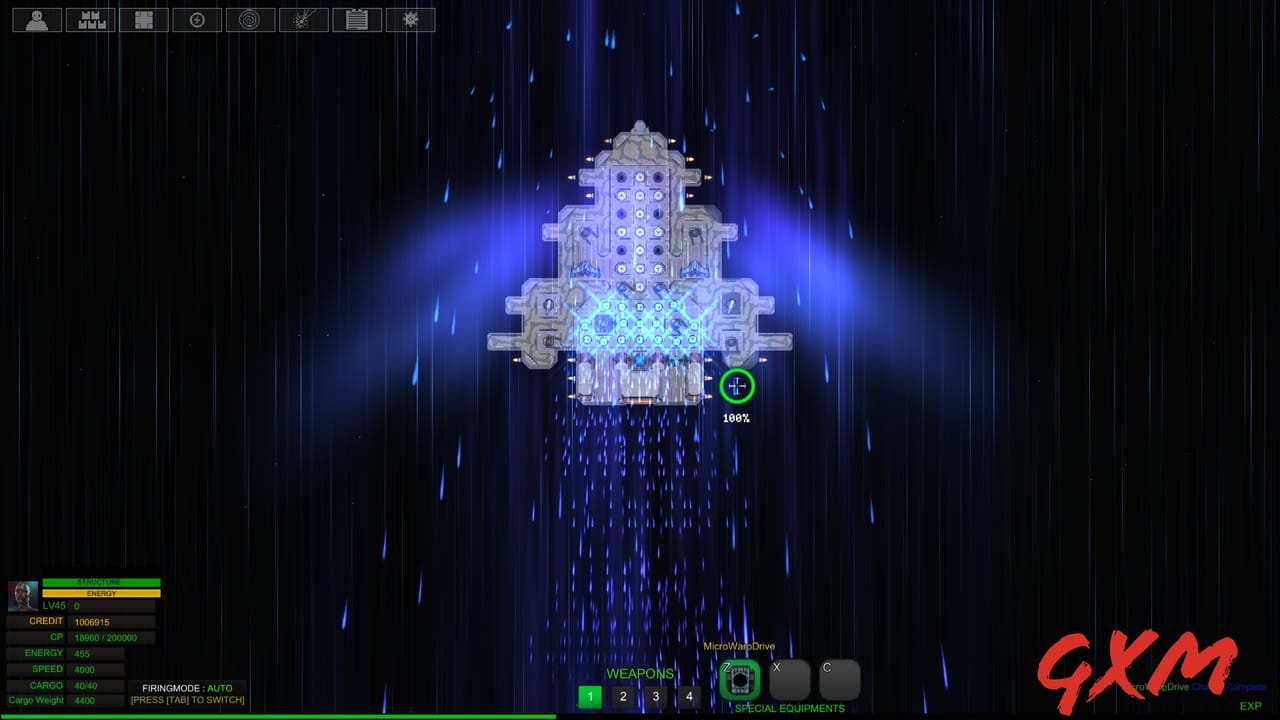Click the green targeting crosshair showing 100%
Screen dimensions: 1280x720
(737, 387)
